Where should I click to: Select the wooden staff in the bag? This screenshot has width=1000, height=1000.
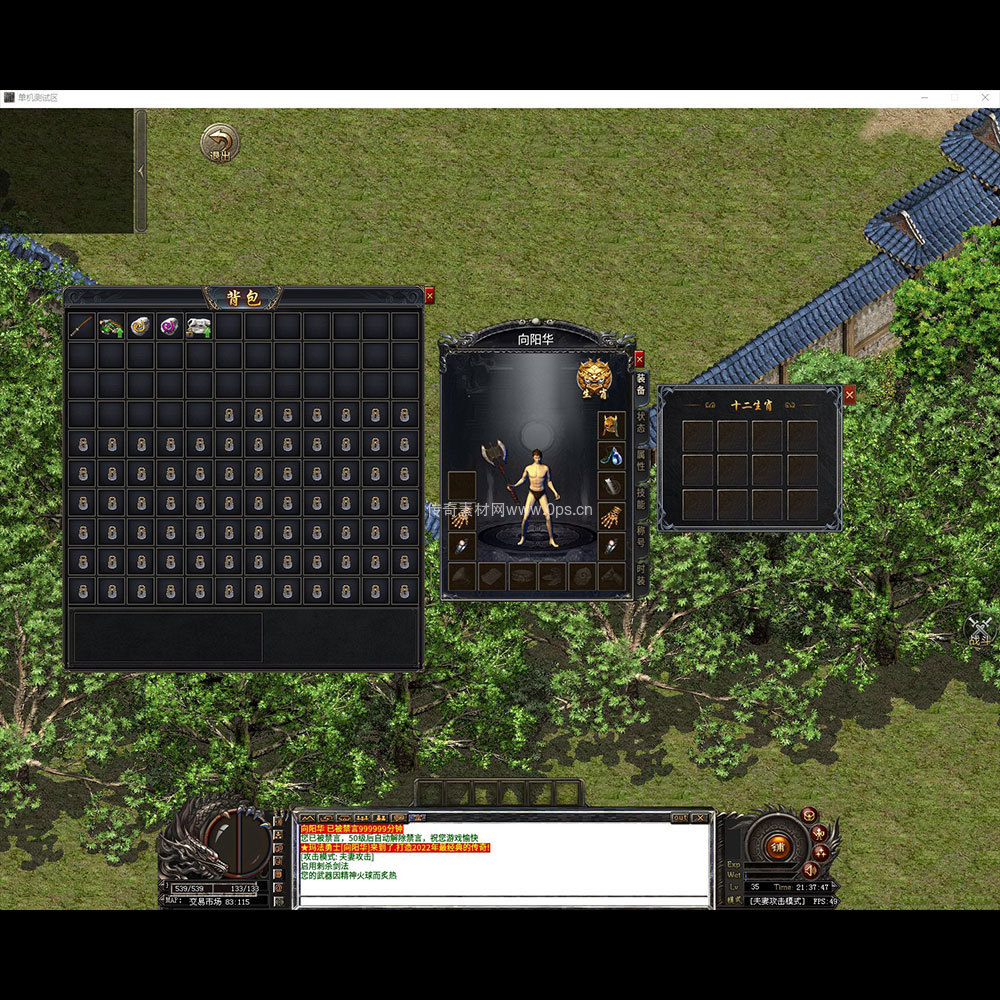coord(82,326)
